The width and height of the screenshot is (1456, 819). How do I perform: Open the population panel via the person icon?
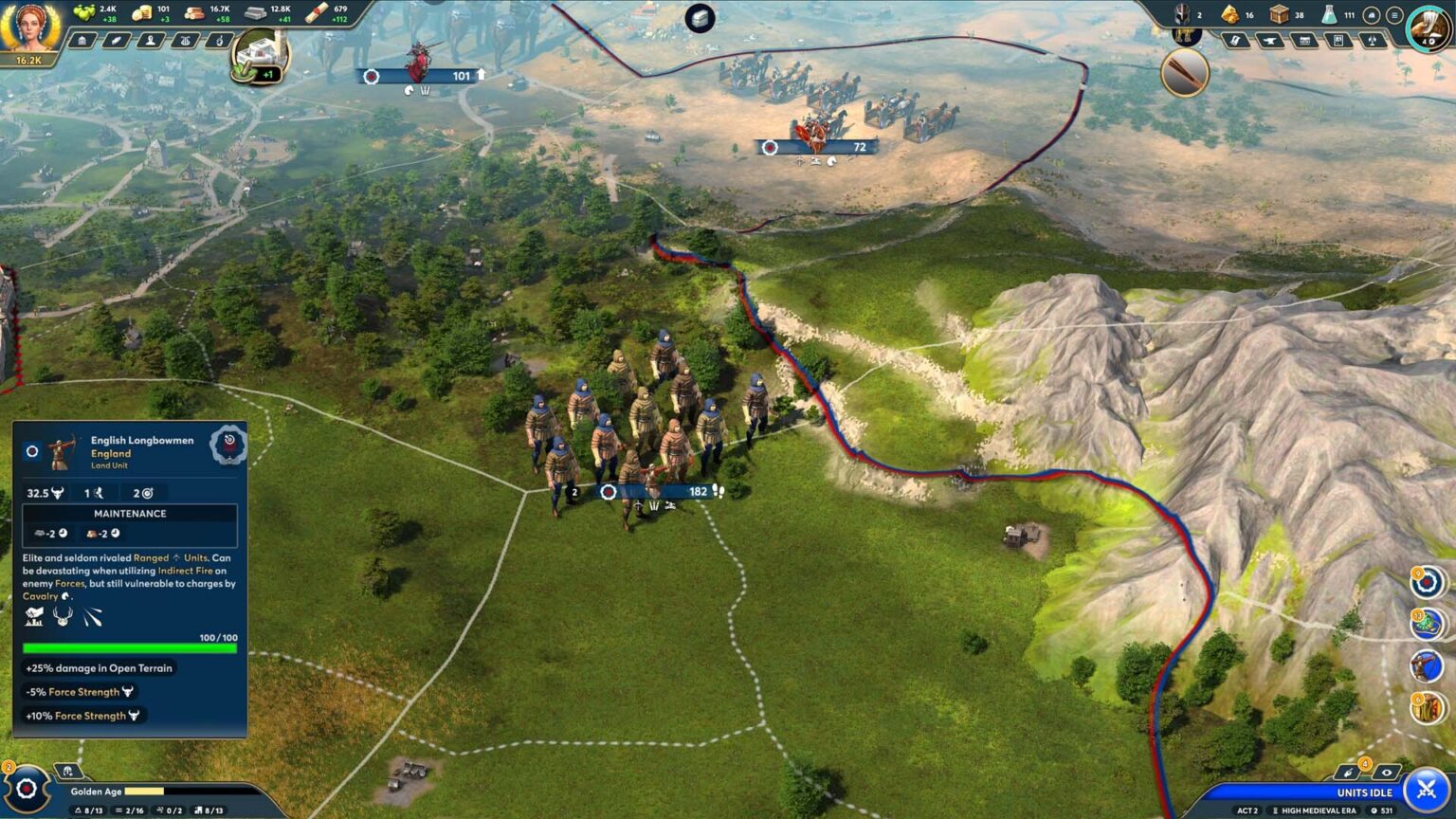pos(152,41)
